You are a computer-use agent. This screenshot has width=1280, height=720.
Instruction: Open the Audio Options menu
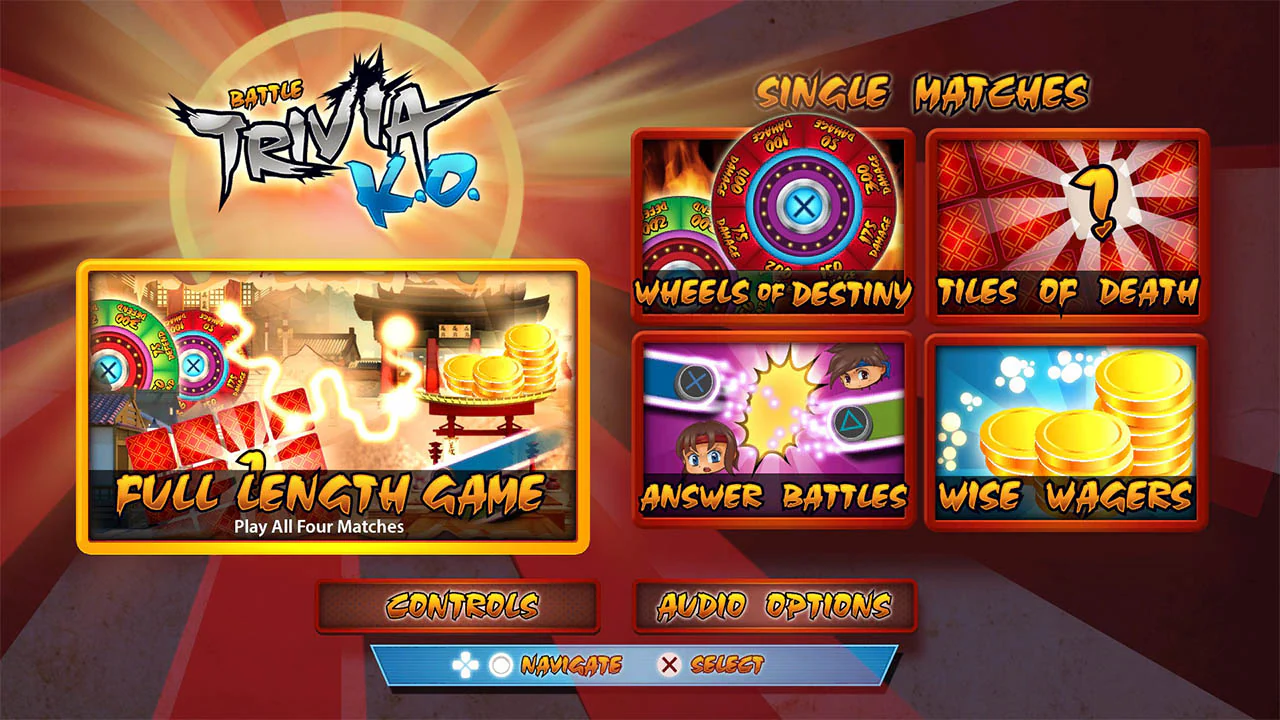772,605
